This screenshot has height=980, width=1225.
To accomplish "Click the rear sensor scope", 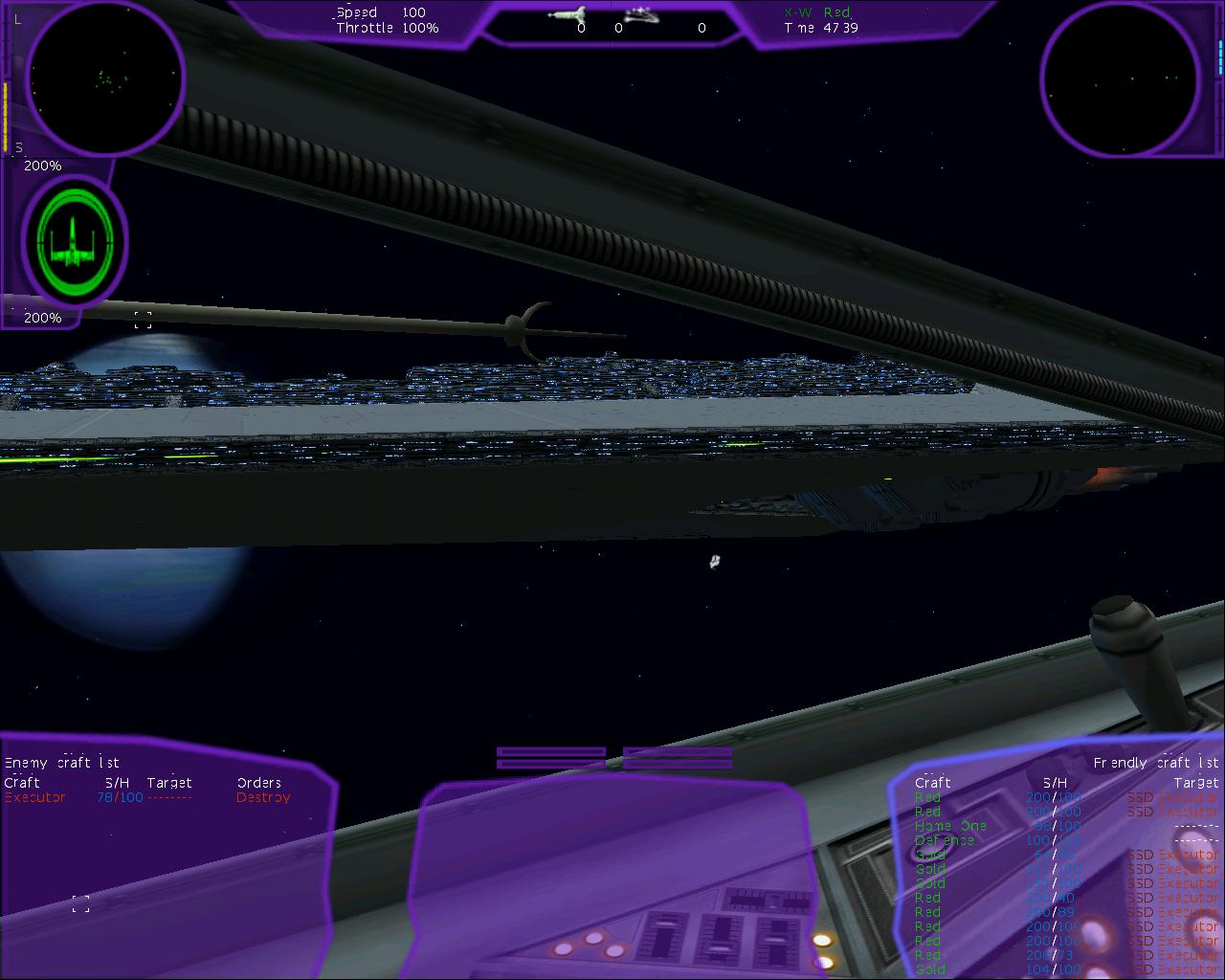I will [1120, 78].
